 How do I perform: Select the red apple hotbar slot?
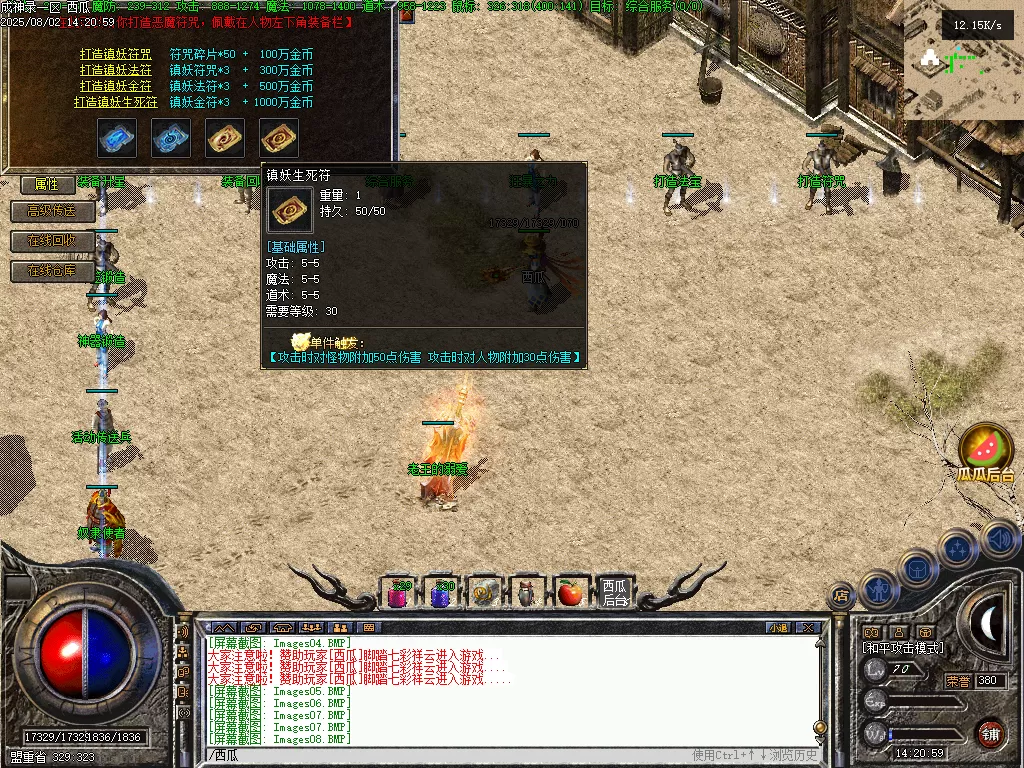click(570, 594)
